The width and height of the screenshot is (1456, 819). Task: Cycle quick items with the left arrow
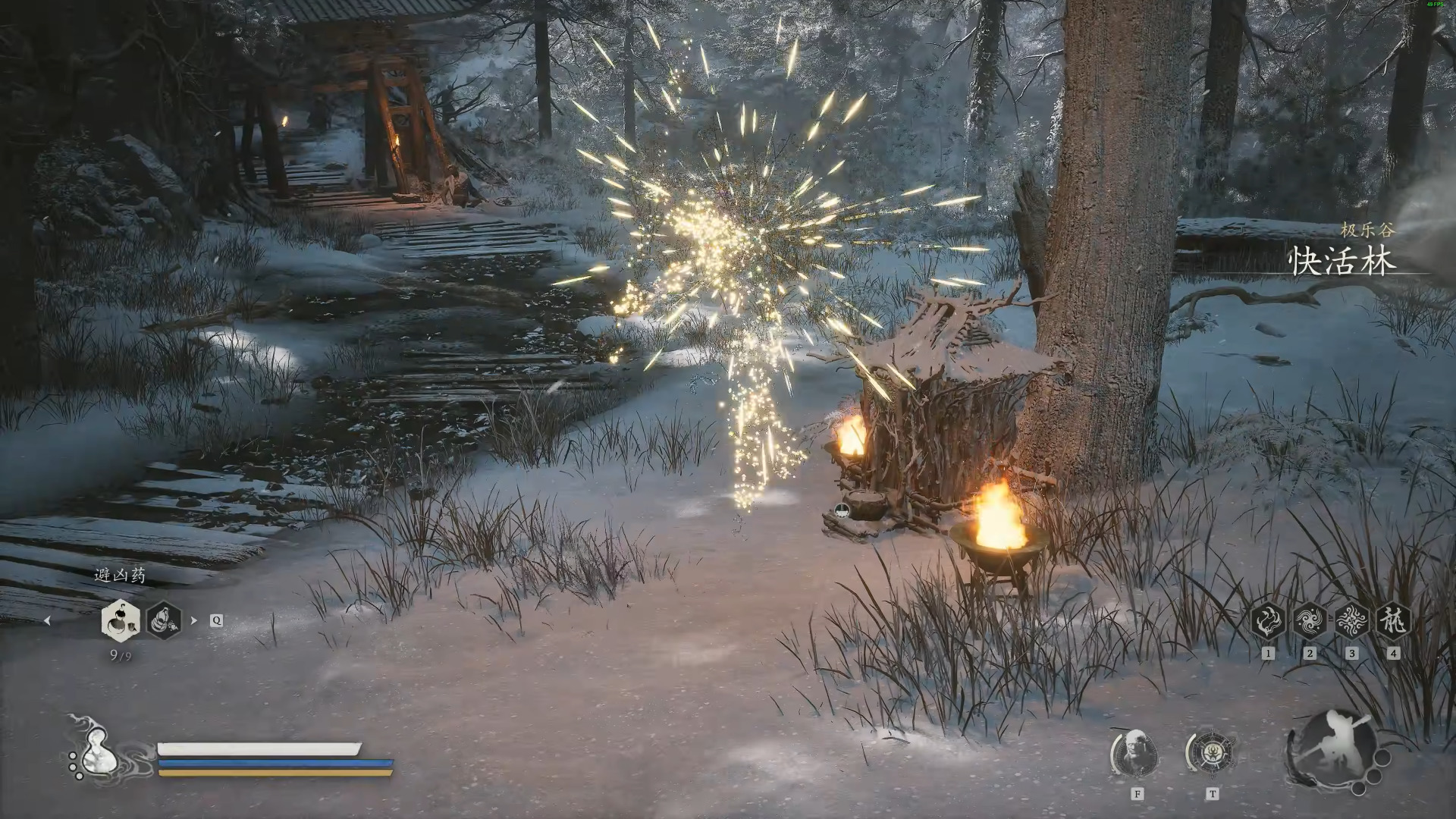(x=47, y=620)
